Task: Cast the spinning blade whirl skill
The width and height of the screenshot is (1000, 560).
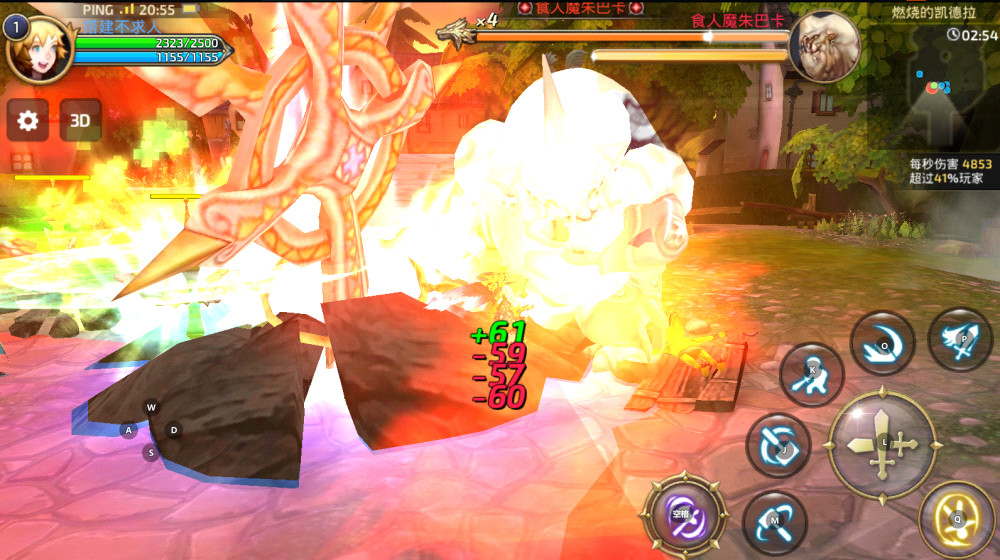Action: pos(778,446)
